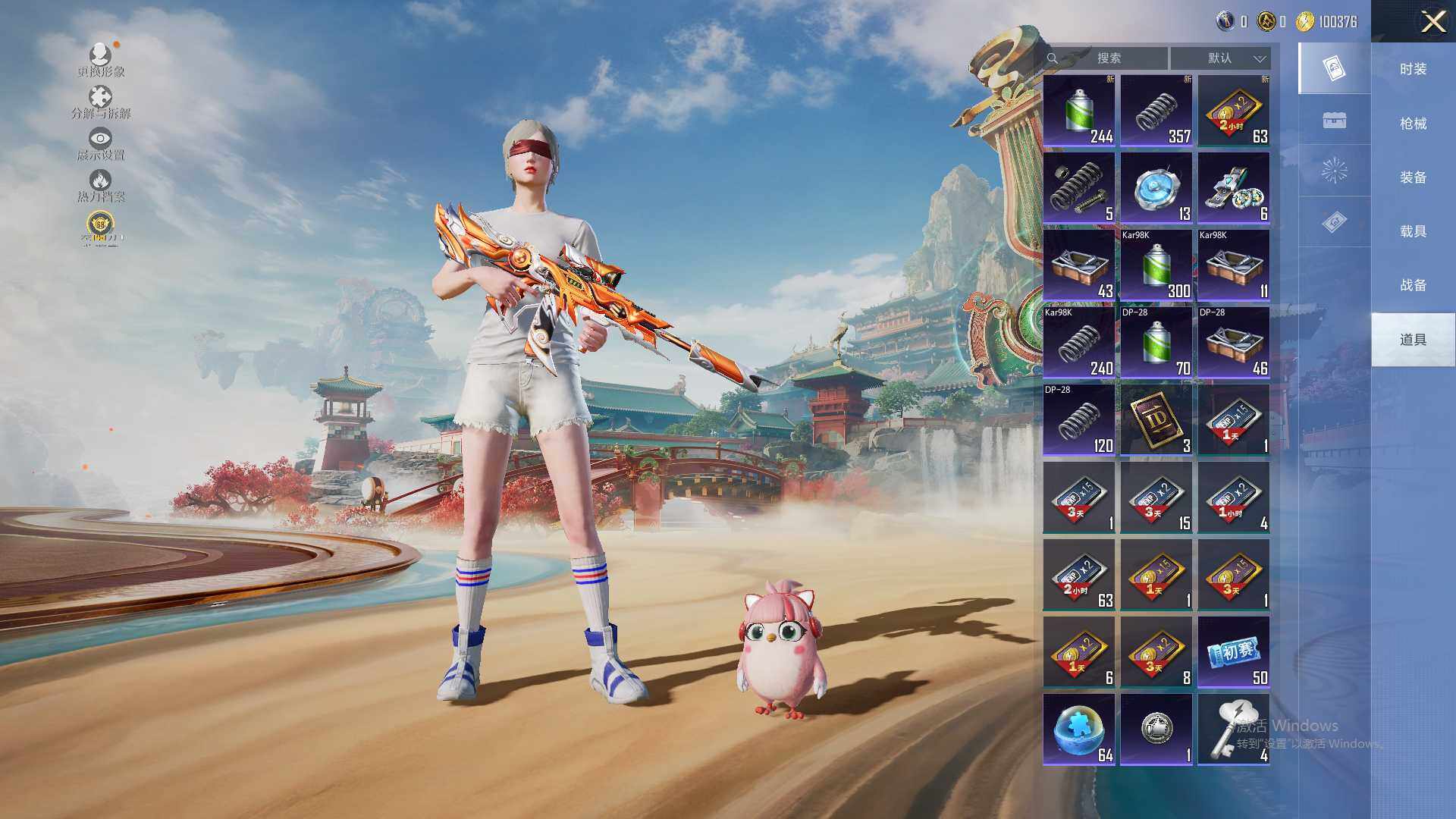Open the 默认 sort dropdown

point(1220,58)
